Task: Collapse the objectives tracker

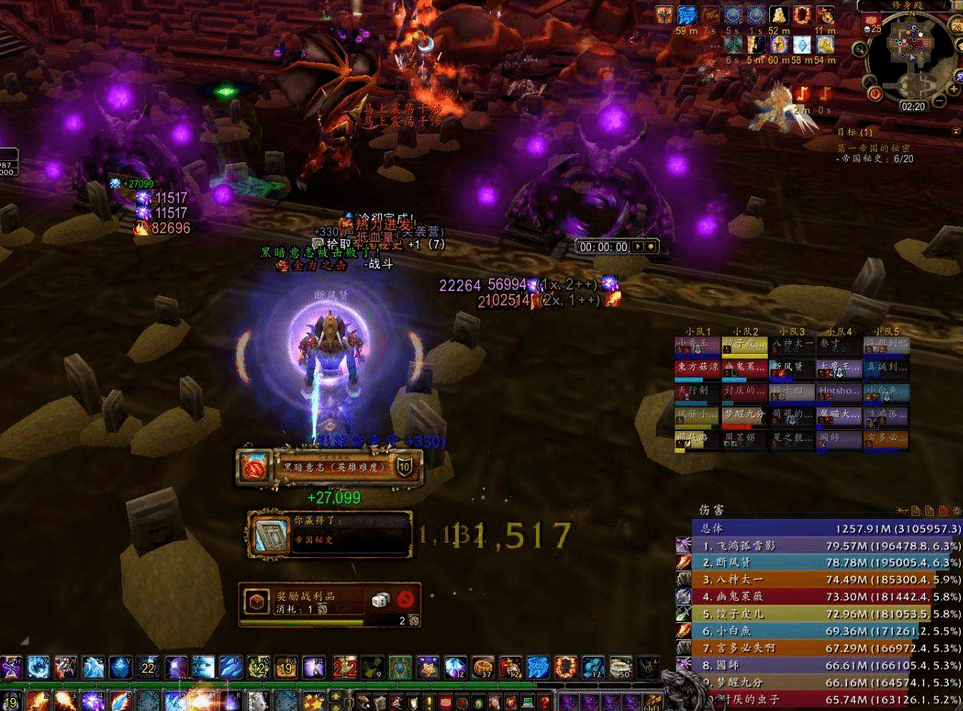Action: pyautogui.click(x=953, y=131)
